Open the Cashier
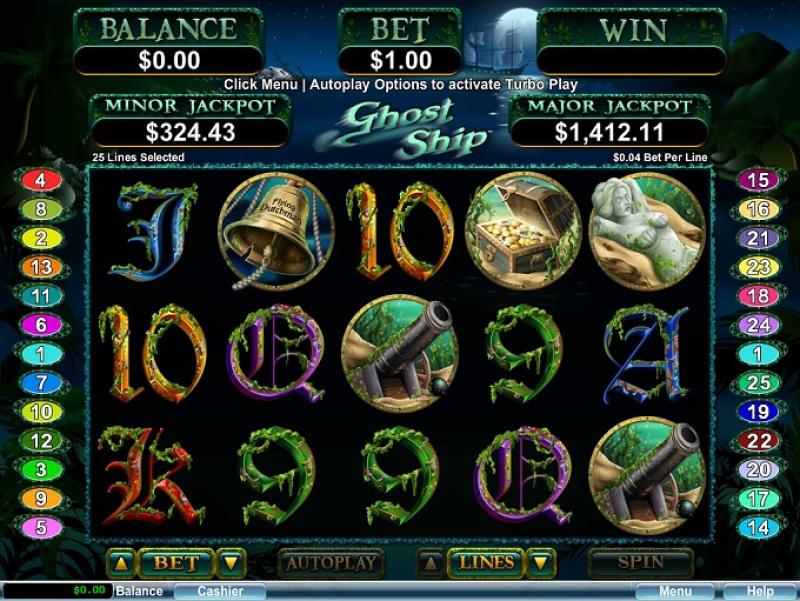Viewport: 800px width, 601px height. (219, 591)
